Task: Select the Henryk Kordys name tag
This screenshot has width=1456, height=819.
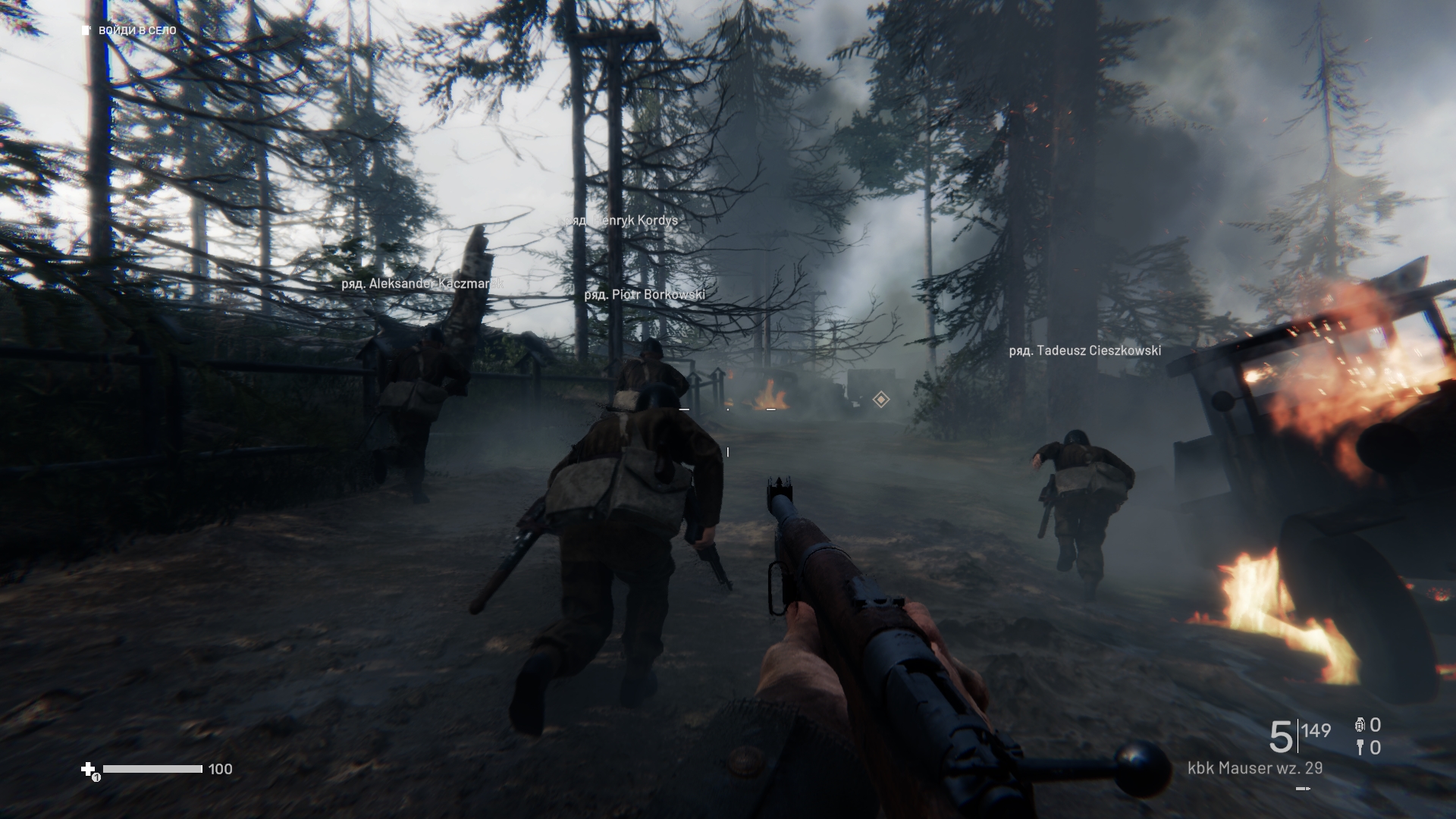Action: pyautogui.click(x=622, y=221)
